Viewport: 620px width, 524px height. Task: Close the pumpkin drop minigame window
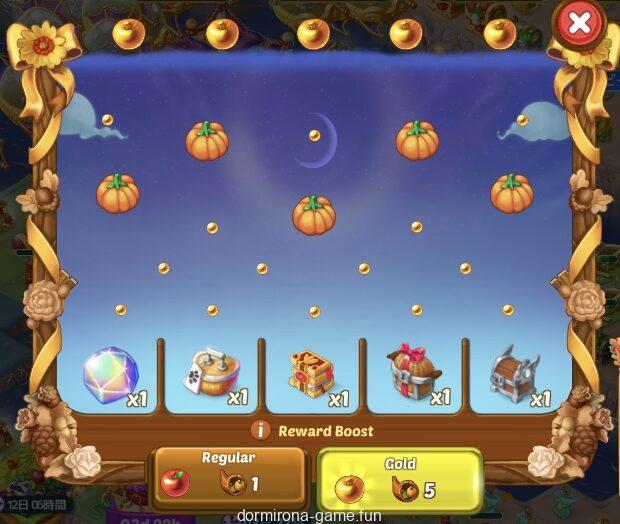pos(579,24)
